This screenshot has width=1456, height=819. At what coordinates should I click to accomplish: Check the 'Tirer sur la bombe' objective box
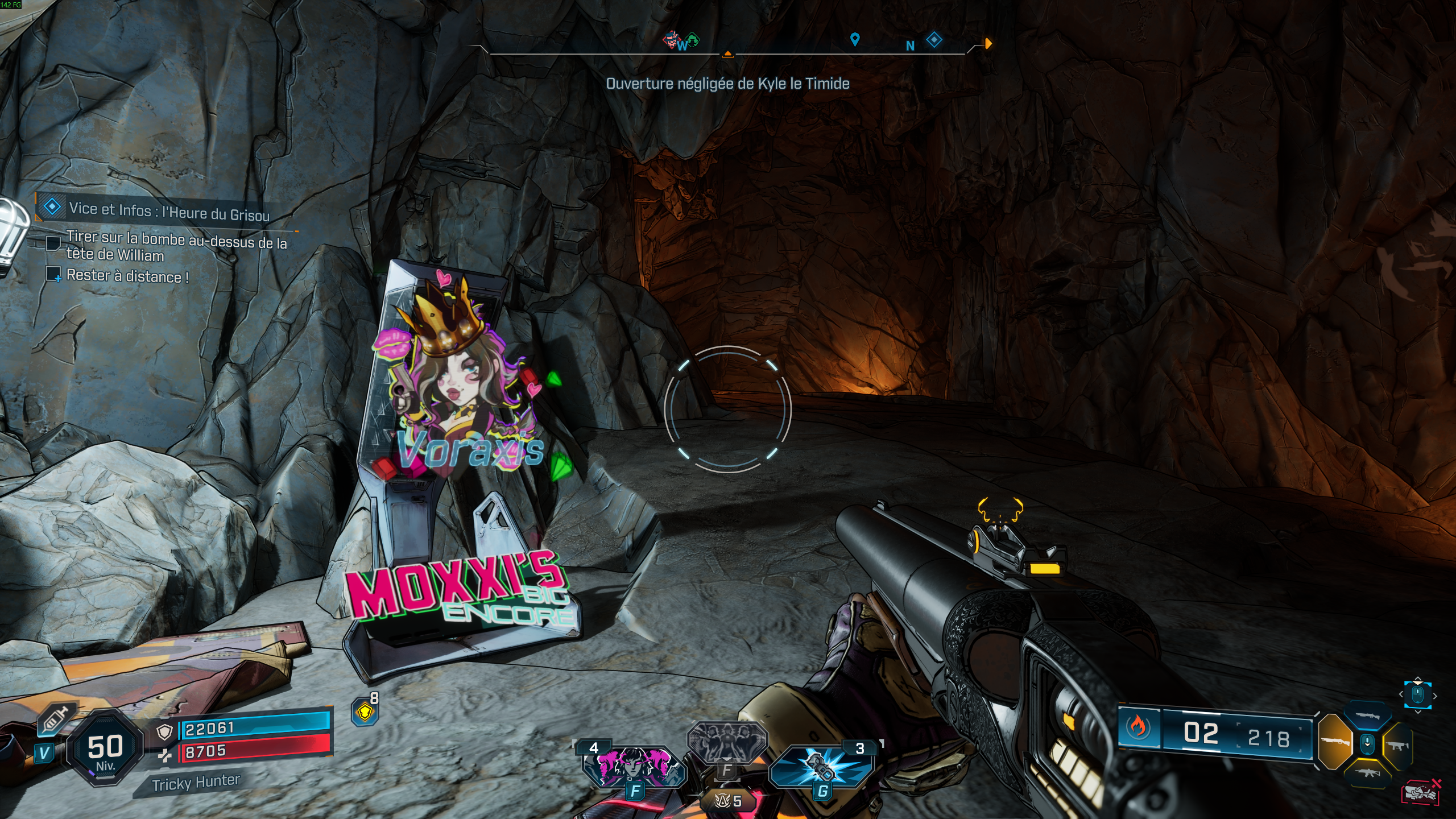[x=54, y=243]
